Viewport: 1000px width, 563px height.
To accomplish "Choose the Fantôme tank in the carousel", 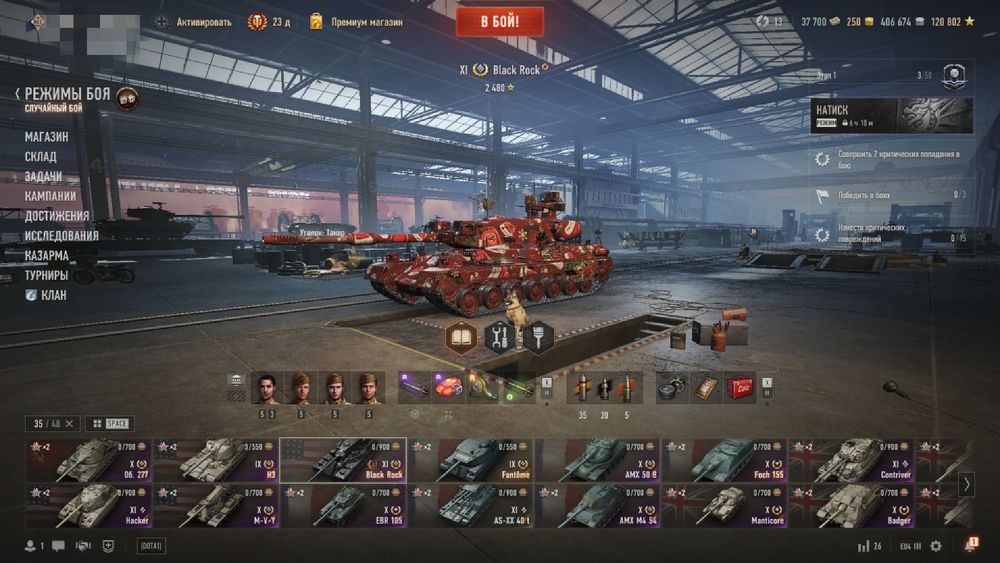I will (470, 460).
